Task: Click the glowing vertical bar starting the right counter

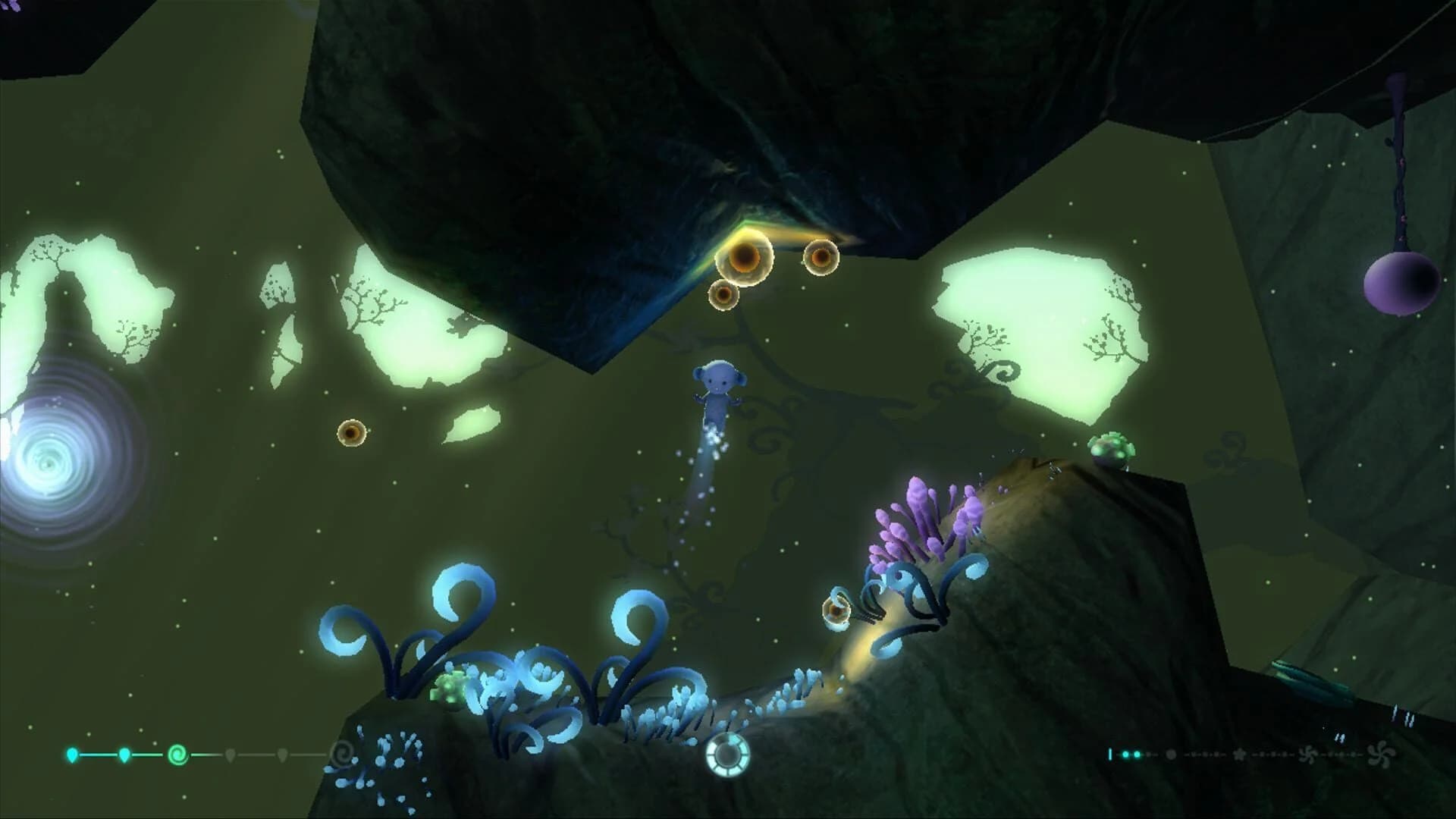Action: click(x=1110, y=754)
